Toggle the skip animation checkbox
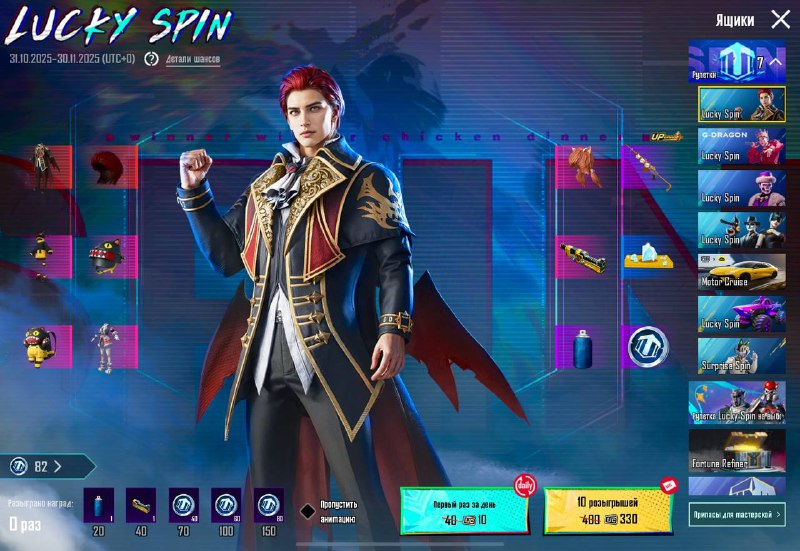Image resolution: width=800 pixels, height=551 pixels. pos(309,510)
